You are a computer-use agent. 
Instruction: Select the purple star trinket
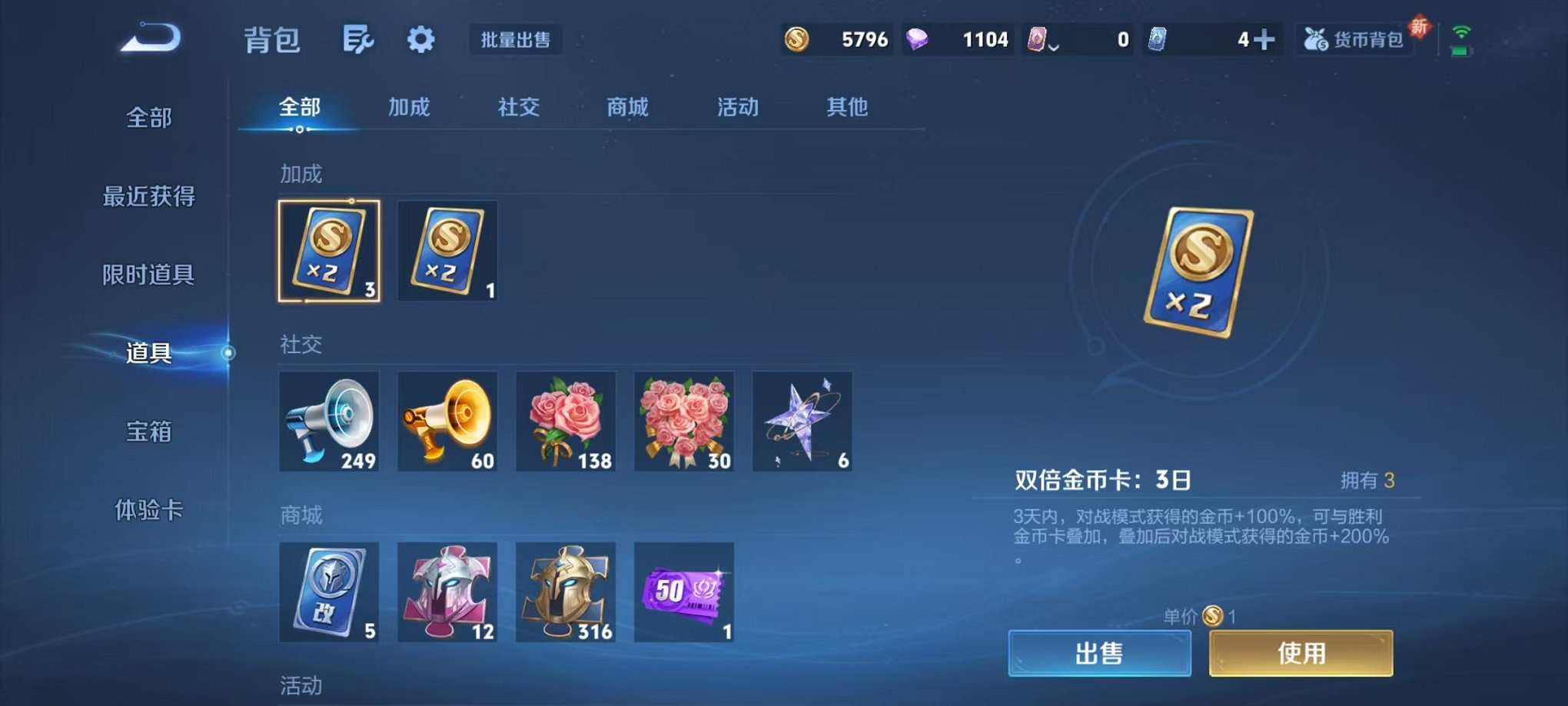click(802, 421)
